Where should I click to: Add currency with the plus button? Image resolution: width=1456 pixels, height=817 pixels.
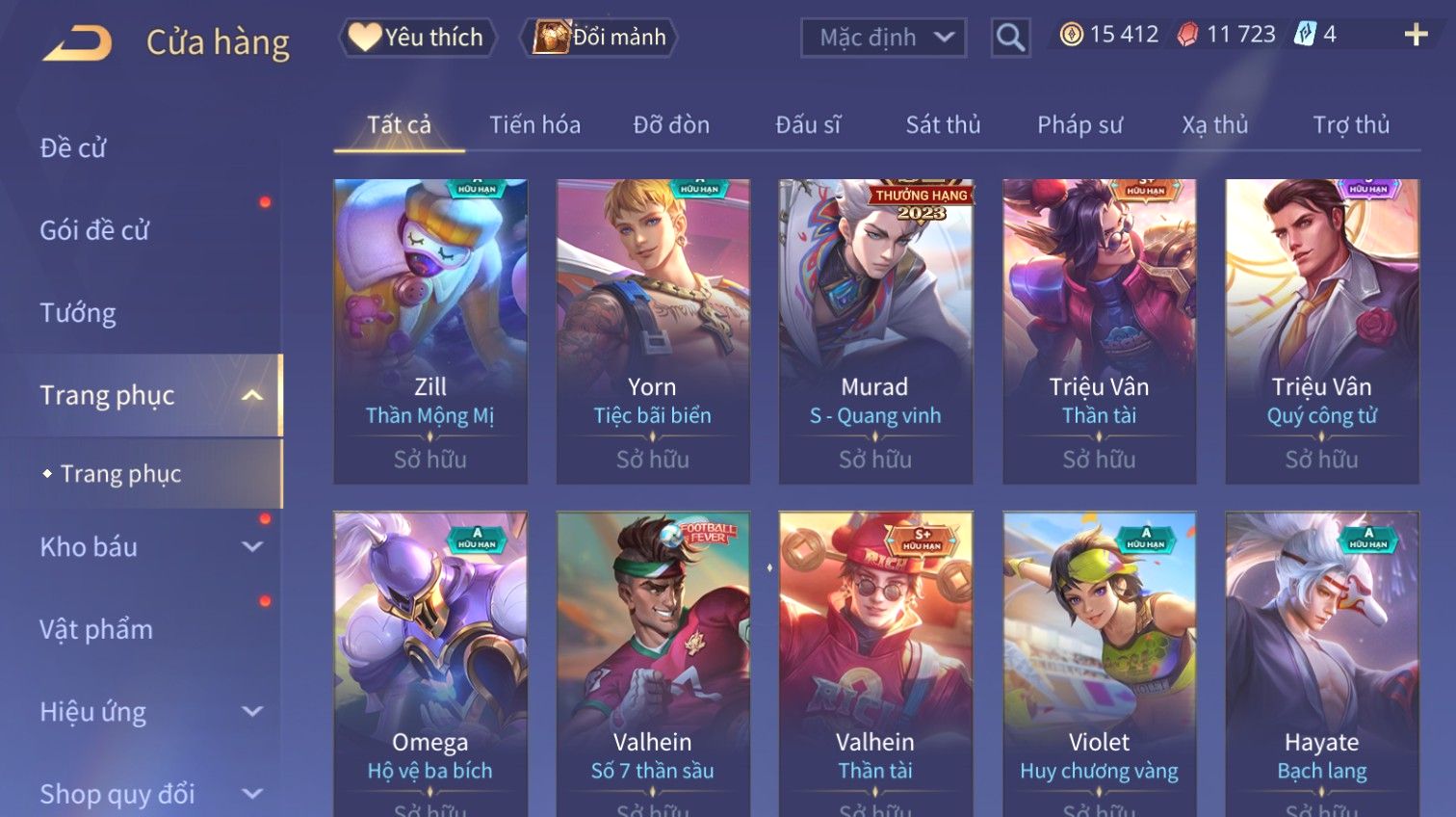(1416, 35)
